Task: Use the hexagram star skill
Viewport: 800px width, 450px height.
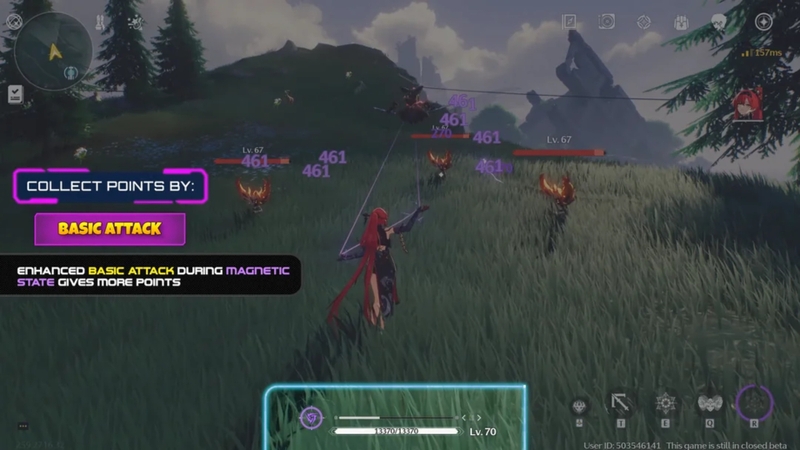Action: point(665,404)
